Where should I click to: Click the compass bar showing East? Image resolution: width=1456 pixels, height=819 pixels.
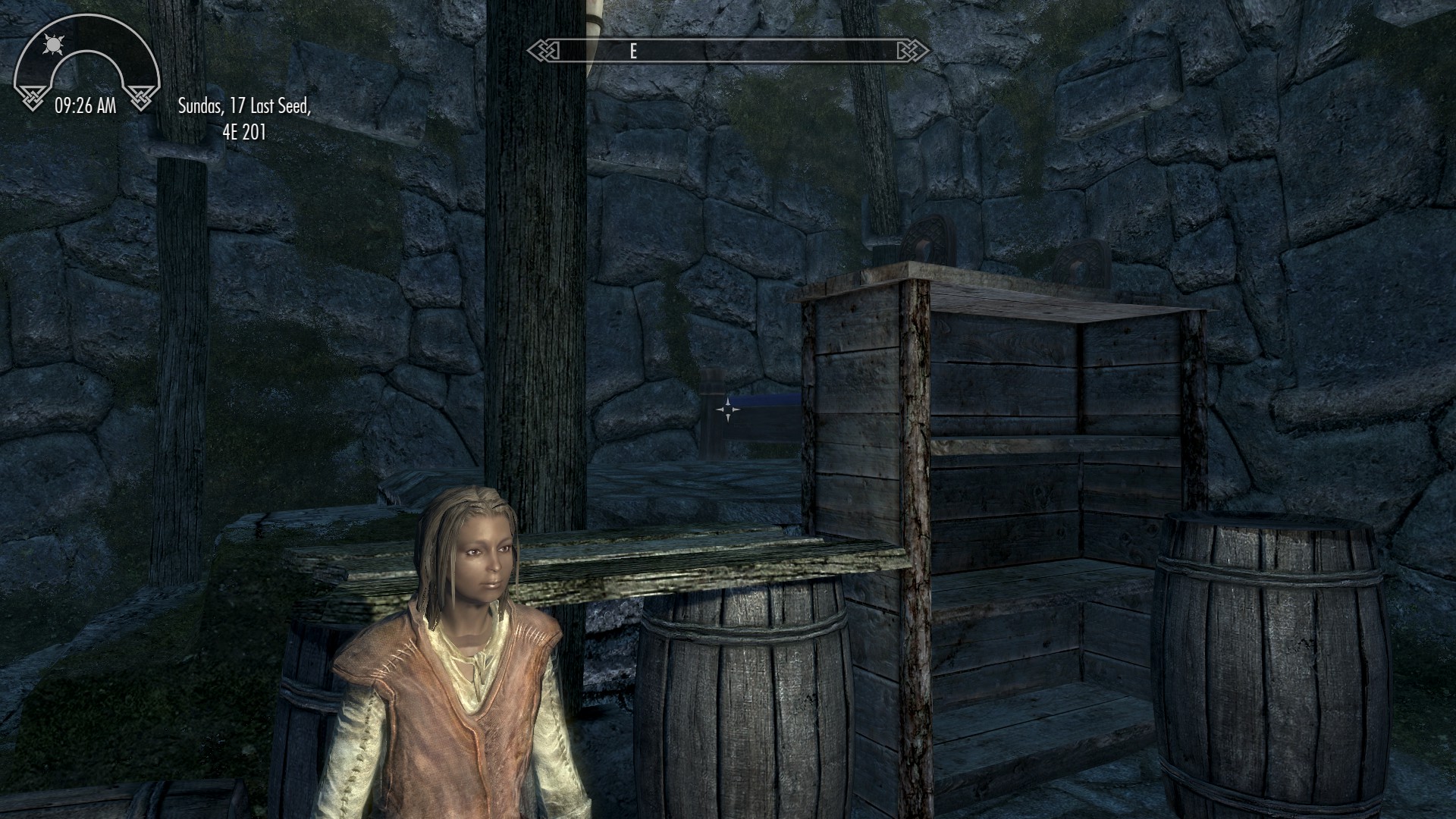click(x=728, y=51)
